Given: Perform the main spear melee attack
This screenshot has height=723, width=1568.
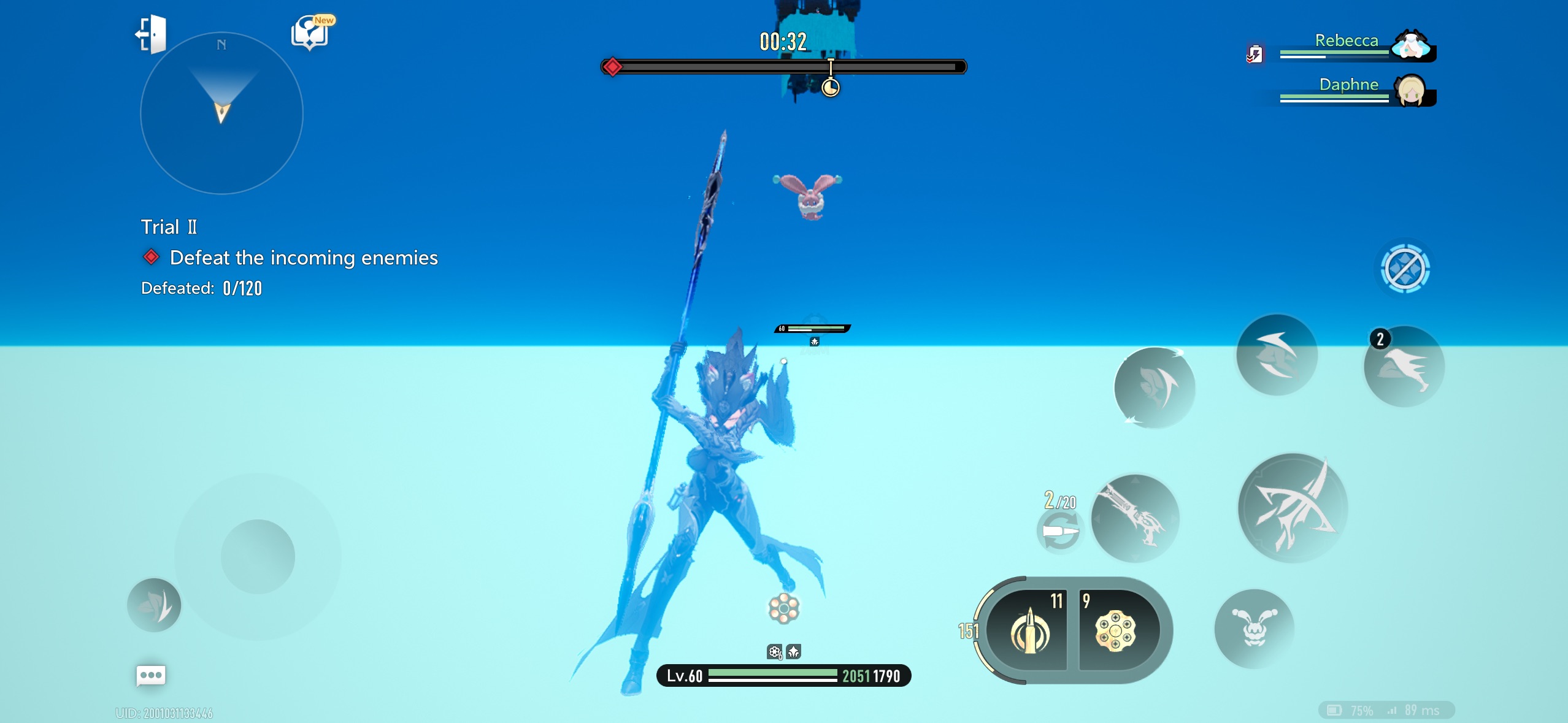Looking at the screenshot, I should 1293,508.
